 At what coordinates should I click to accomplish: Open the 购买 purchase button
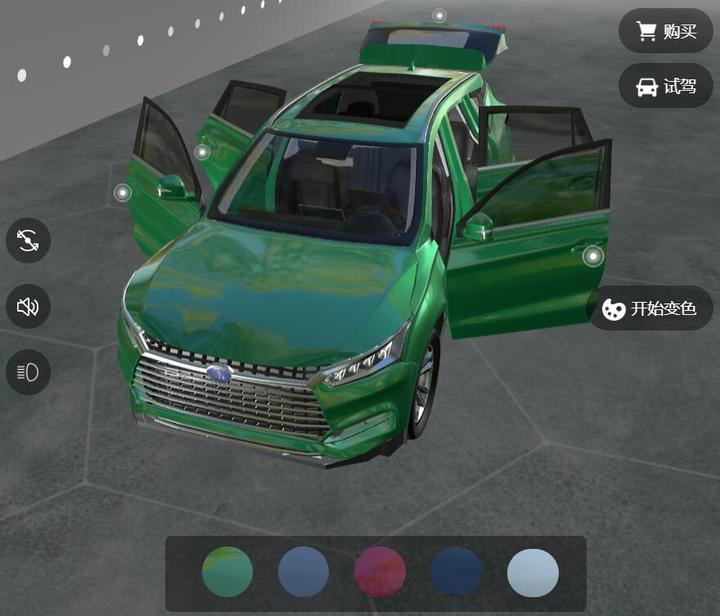click(x=666, y=31)
